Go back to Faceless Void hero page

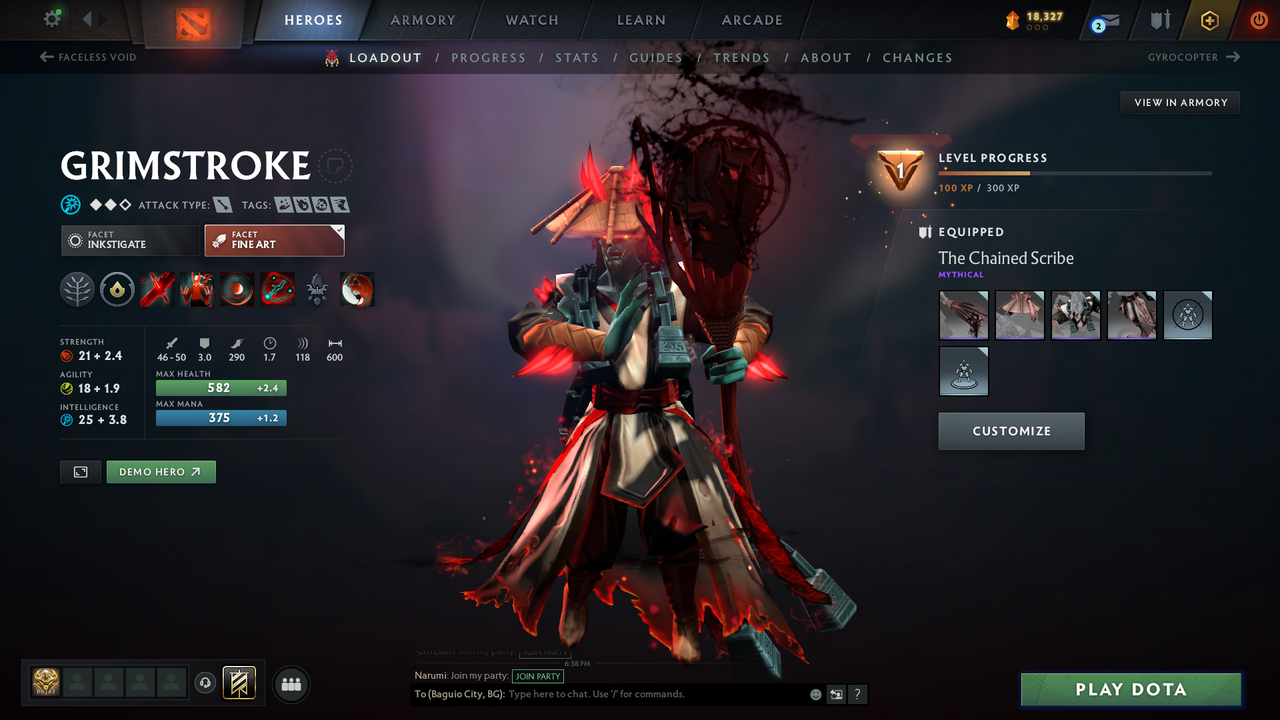88,57
